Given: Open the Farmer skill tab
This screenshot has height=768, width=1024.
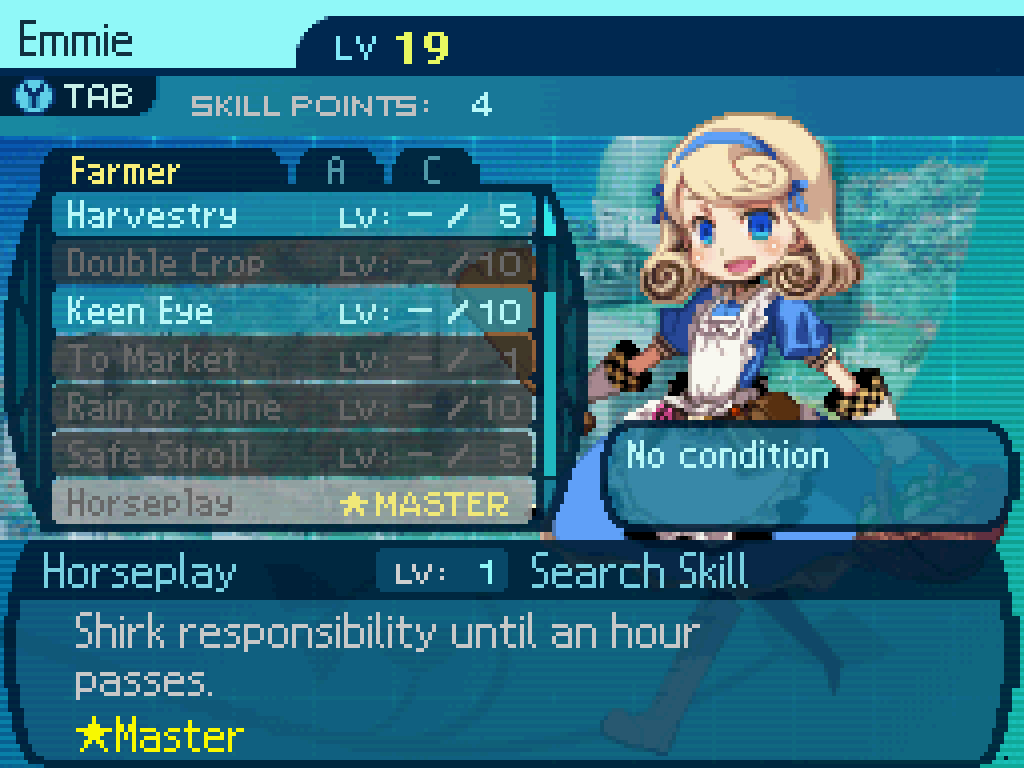Looking at the screenshot, I should pyautogui.click(x=126, y=171).
